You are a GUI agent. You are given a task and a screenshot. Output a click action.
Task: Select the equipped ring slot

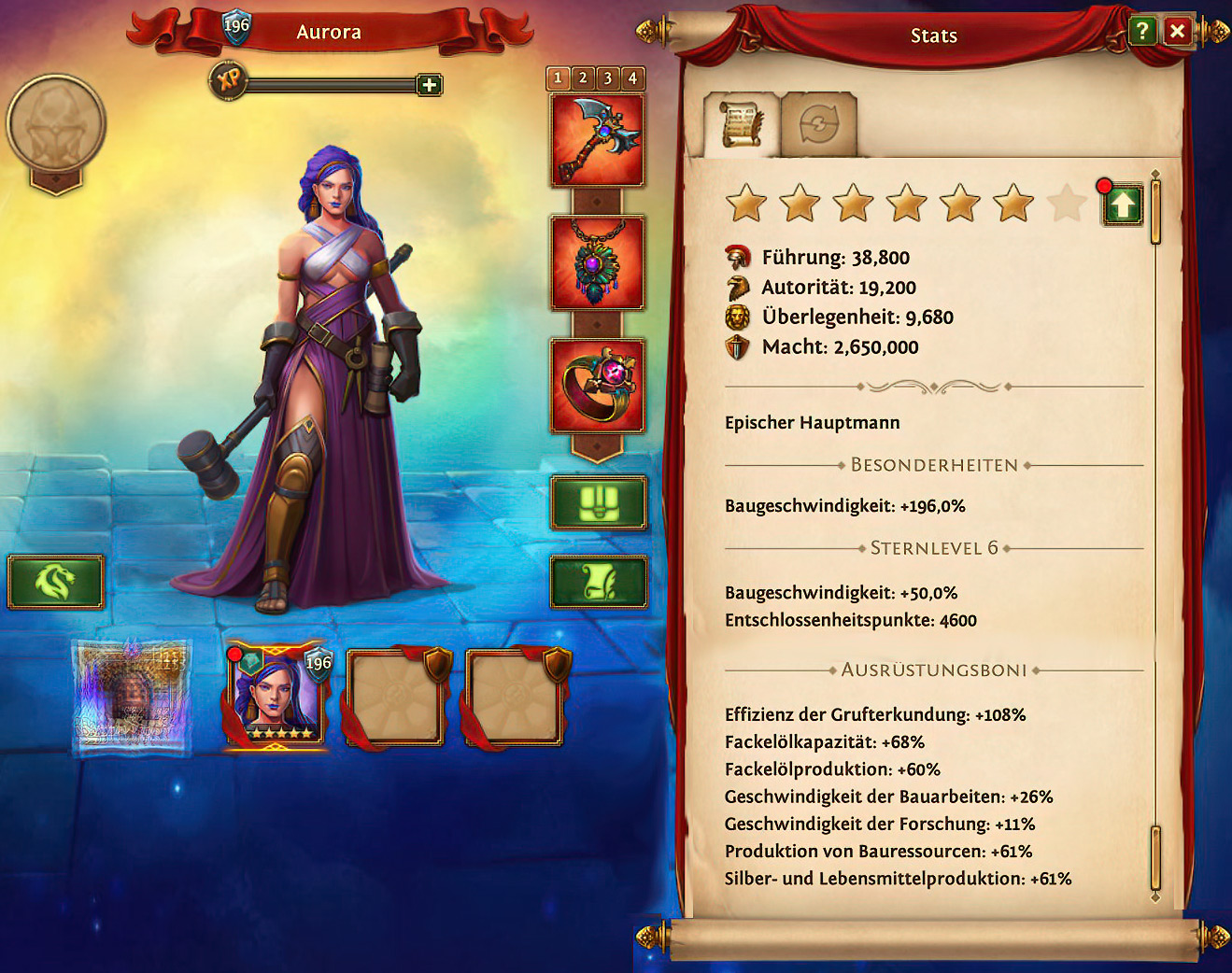598,386
